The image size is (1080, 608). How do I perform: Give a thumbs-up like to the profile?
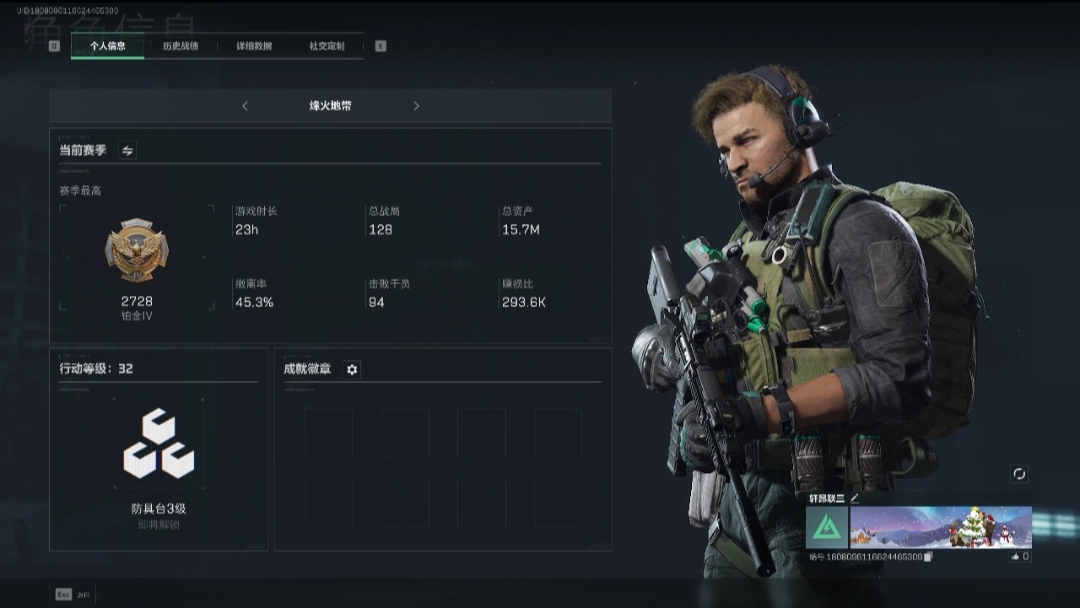pyautogui.click(x=1015, y=556)
